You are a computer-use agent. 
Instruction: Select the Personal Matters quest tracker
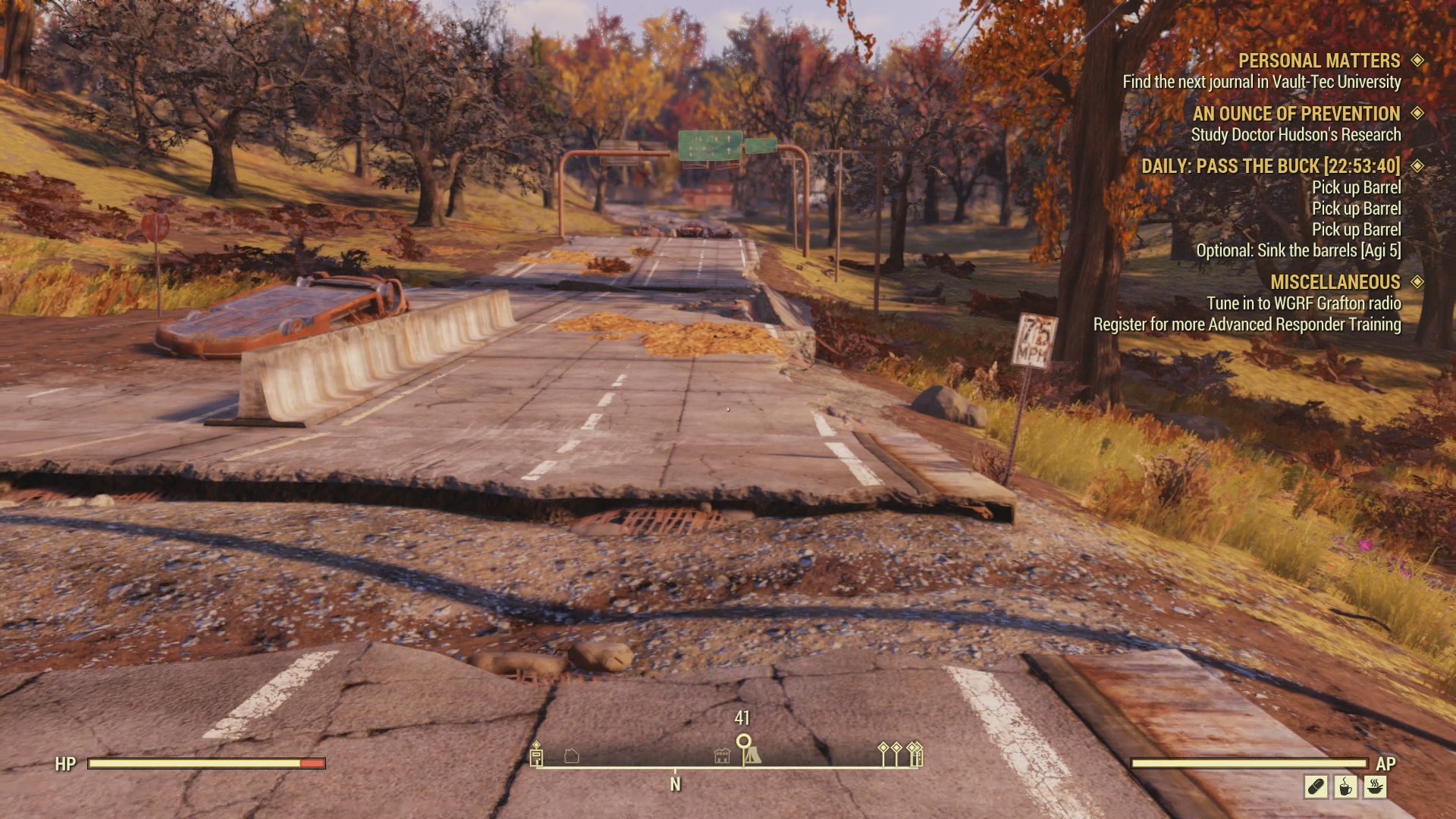point(1319,61)
